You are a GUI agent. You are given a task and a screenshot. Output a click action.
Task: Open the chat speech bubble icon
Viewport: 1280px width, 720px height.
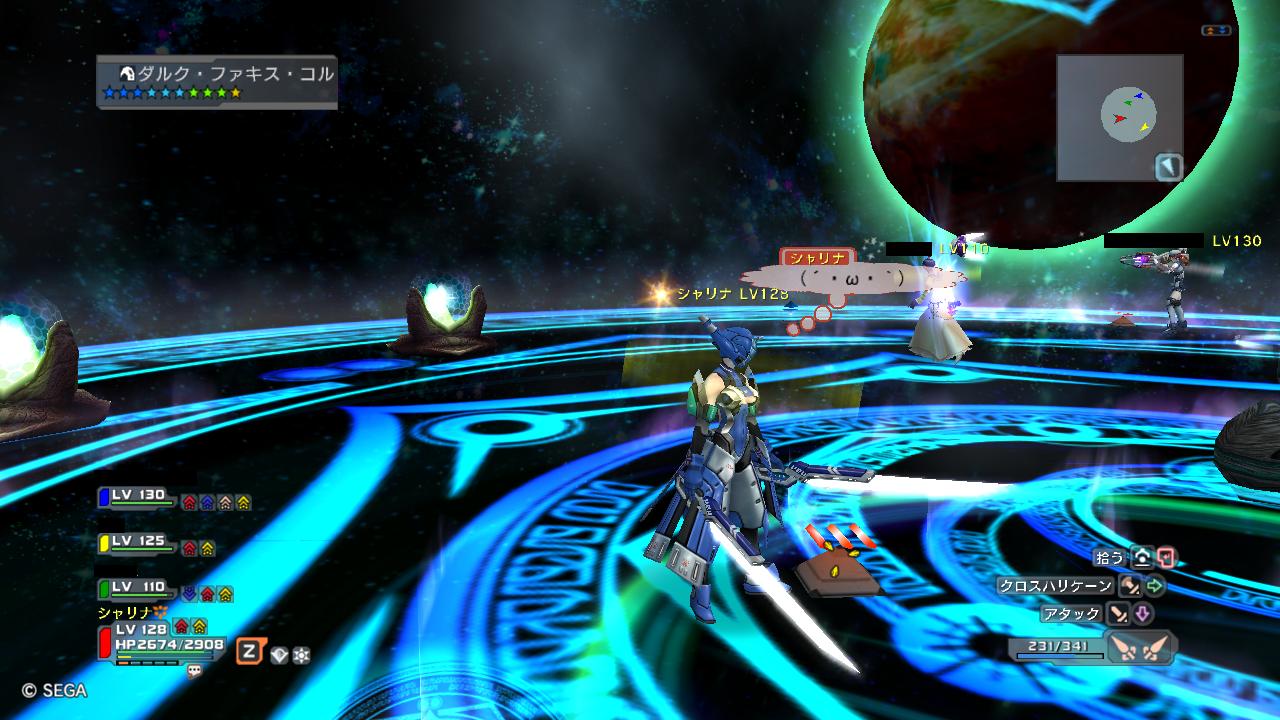[x=194, y=671]
